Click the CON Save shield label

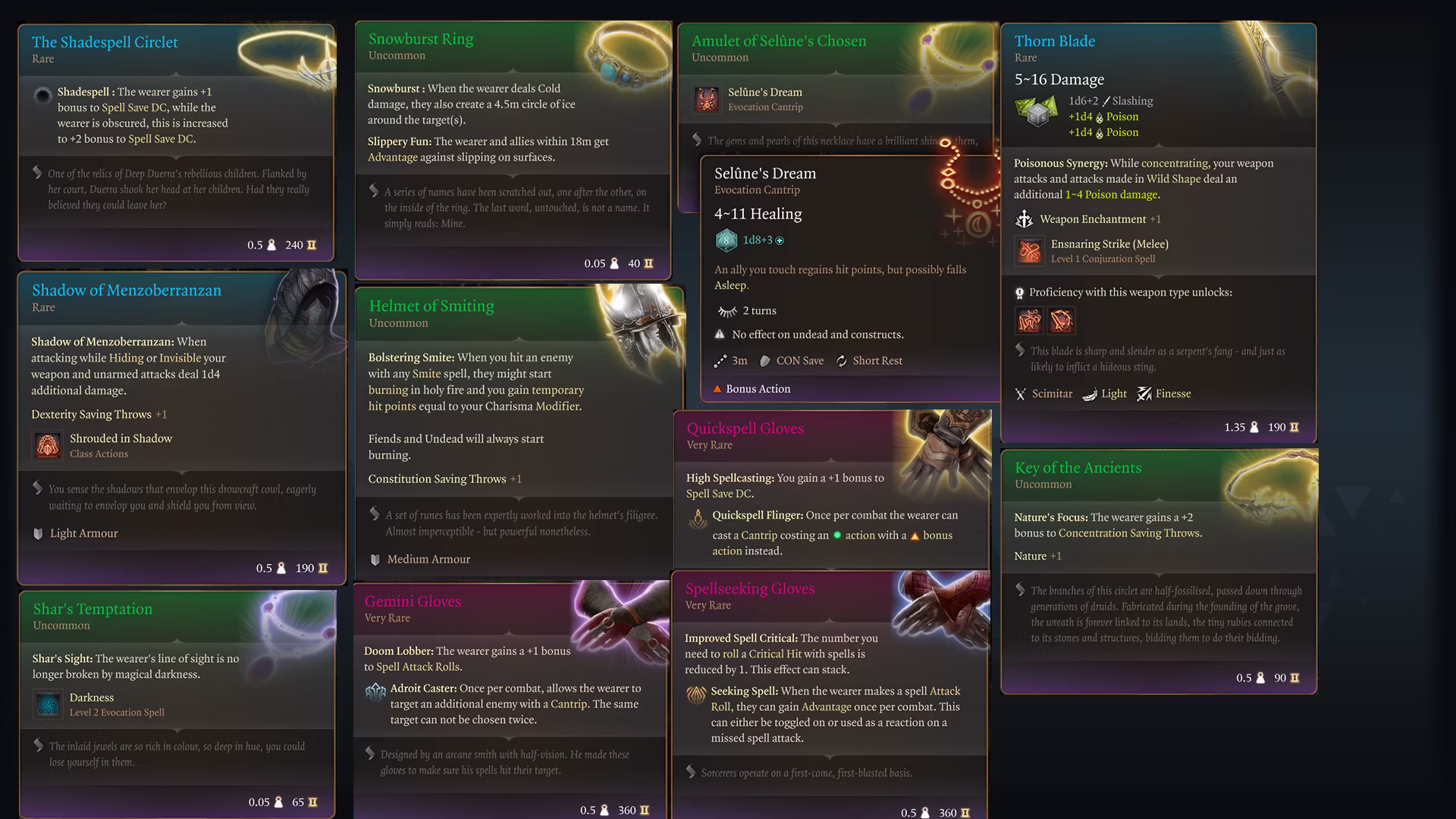(x=792, y=360)
